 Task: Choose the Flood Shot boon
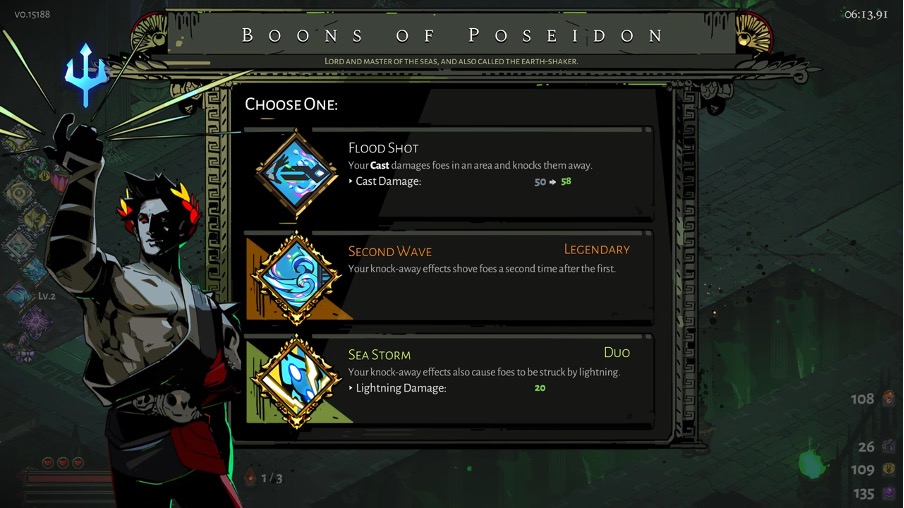[x=480, y=172]
